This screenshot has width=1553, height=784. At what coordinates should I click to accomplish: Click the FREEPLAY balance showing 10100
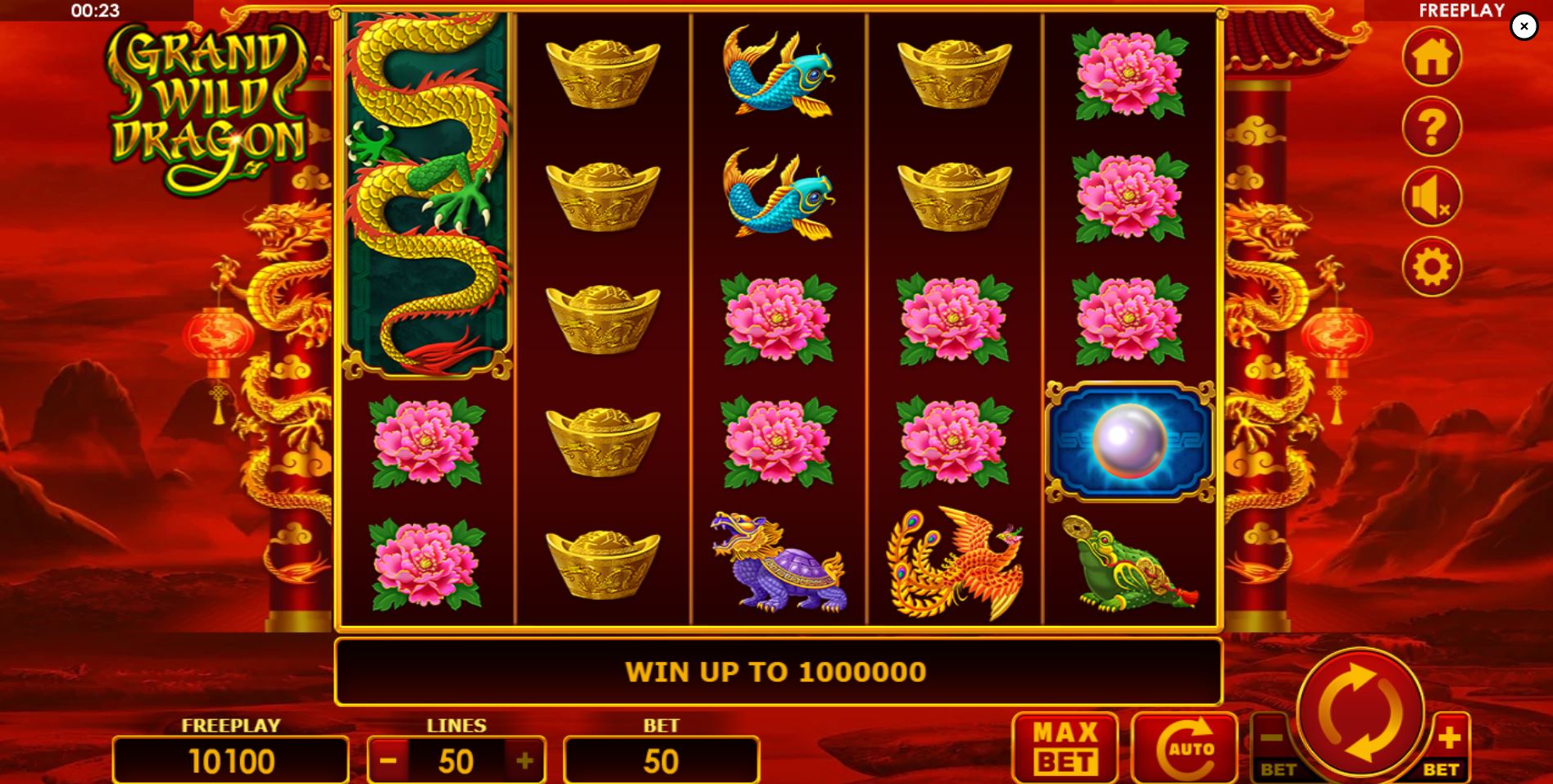coord(232,760)
